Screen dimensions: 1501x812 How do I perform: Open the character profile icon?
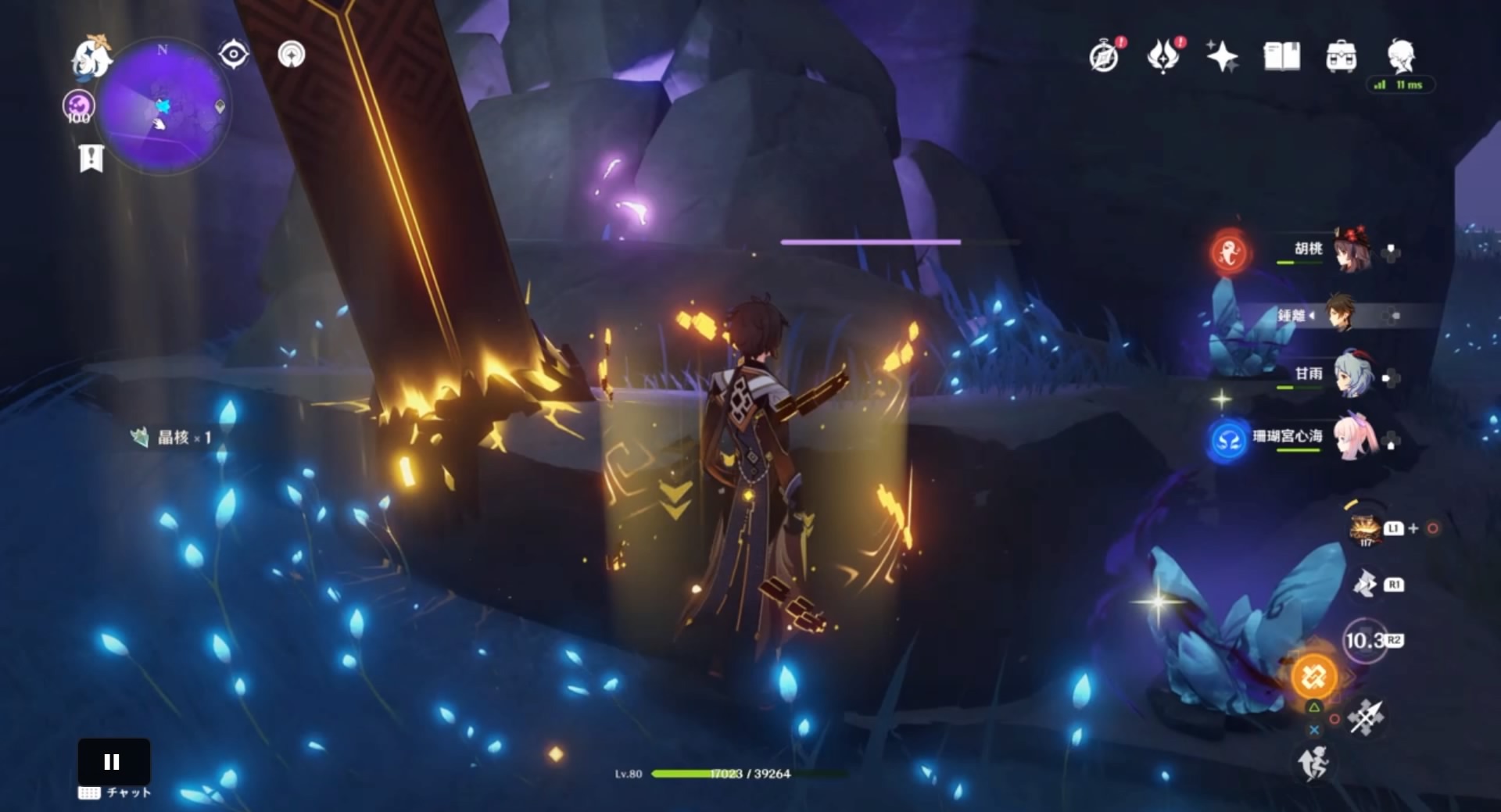tap(1401, 55)
